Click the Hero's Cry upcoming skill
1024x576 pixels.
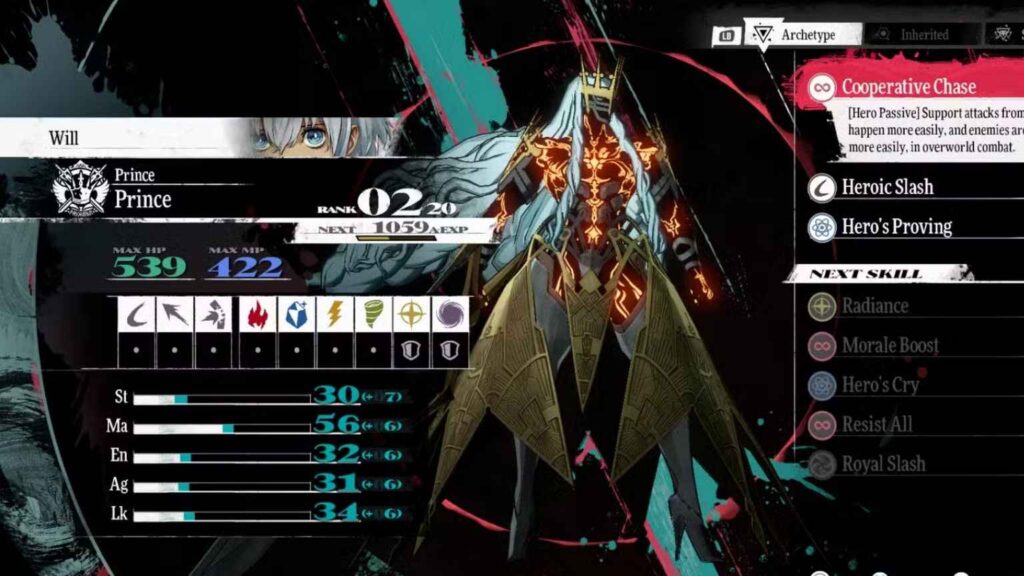(879, 385)
